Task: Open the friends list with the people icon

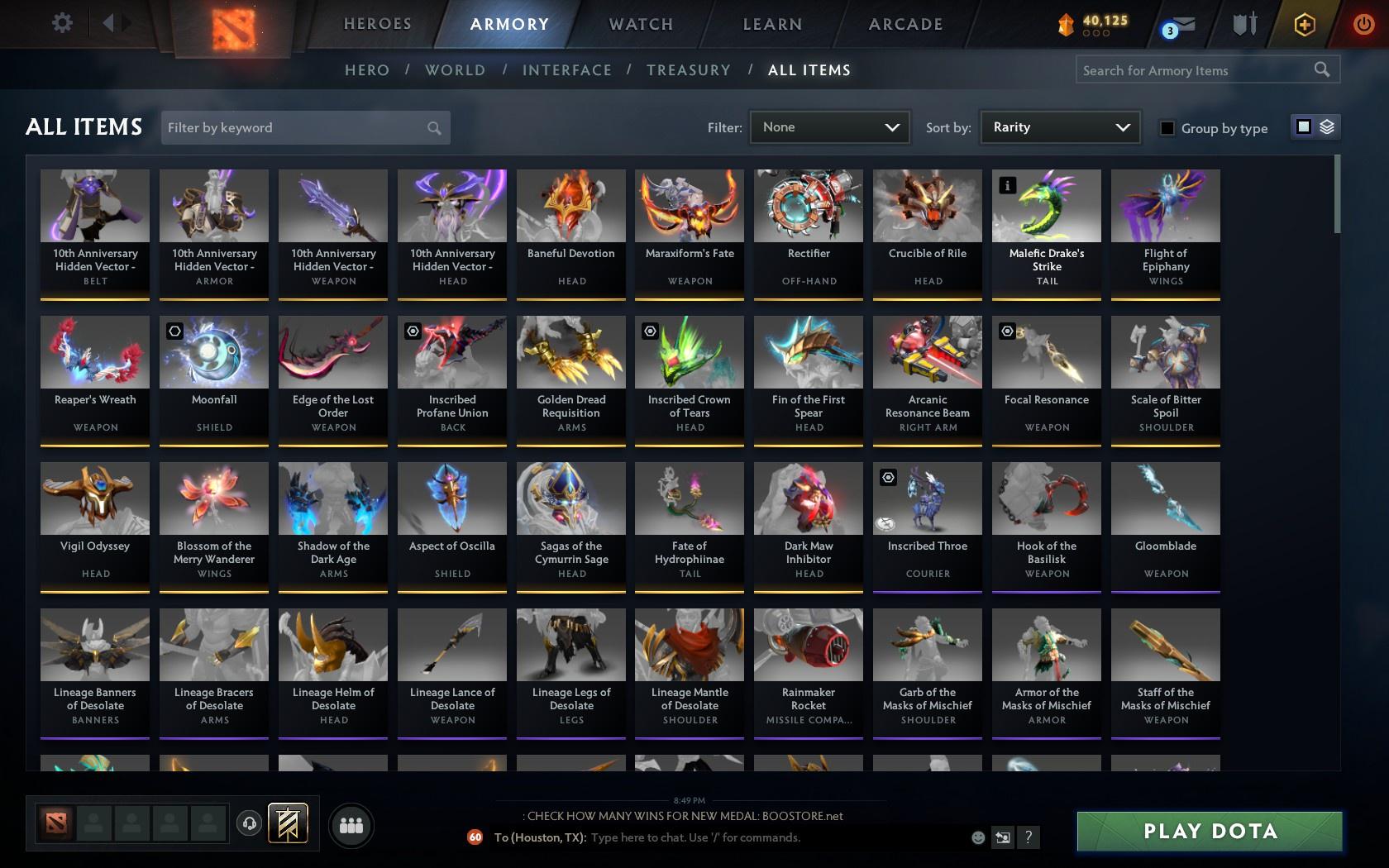Action: pos(351,824)
